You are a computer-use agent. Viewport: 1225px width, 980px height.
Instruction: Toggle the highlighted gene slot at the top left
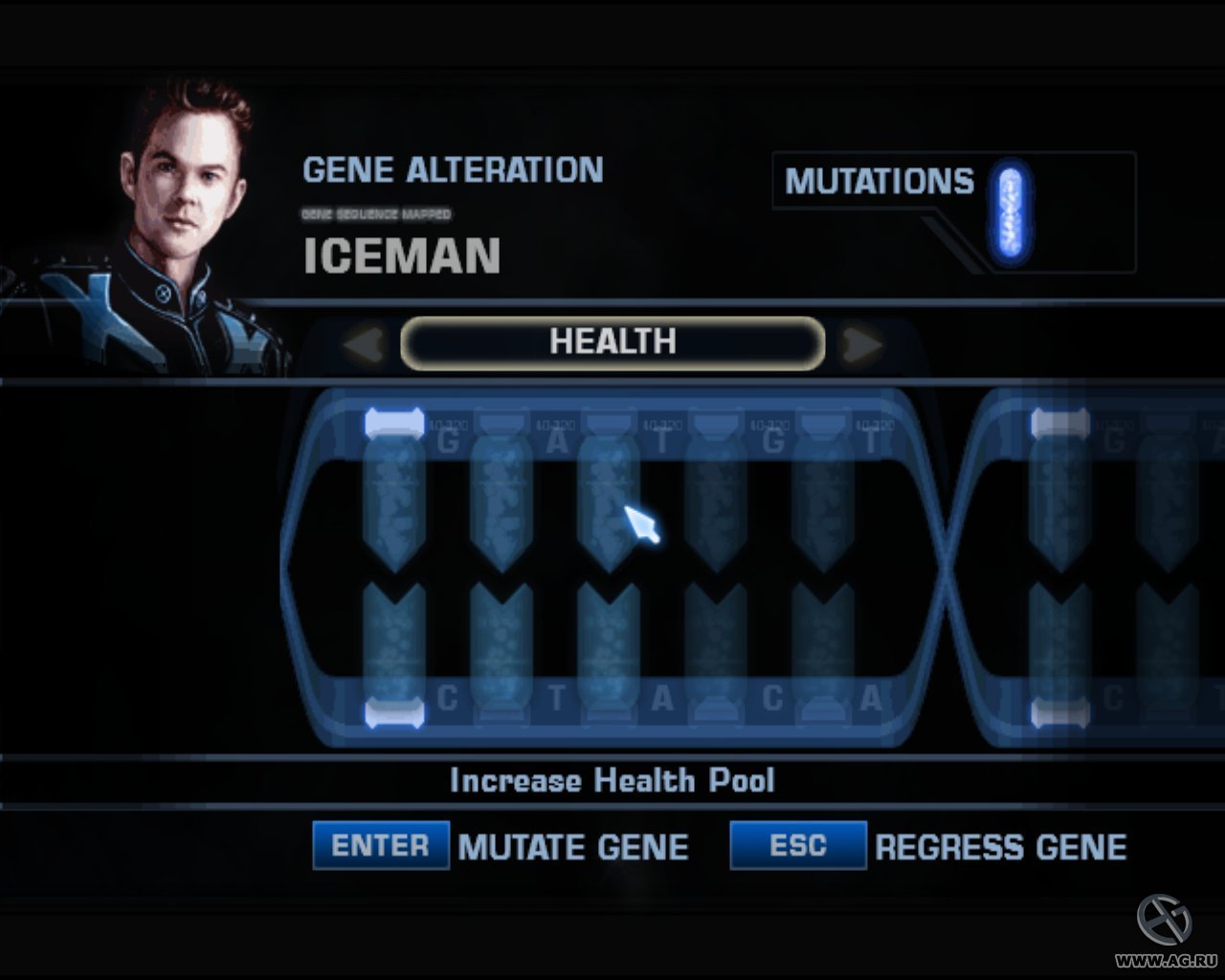click(x=395, y=419)
